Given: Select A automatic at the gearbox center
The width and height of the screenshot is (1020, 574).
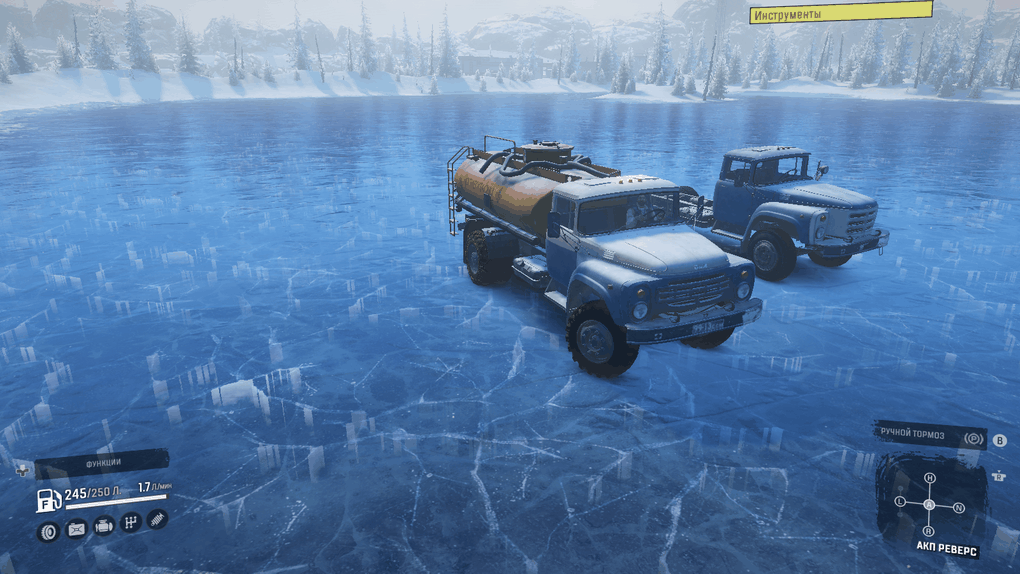Looking at the screenshot, I should 930,505.
